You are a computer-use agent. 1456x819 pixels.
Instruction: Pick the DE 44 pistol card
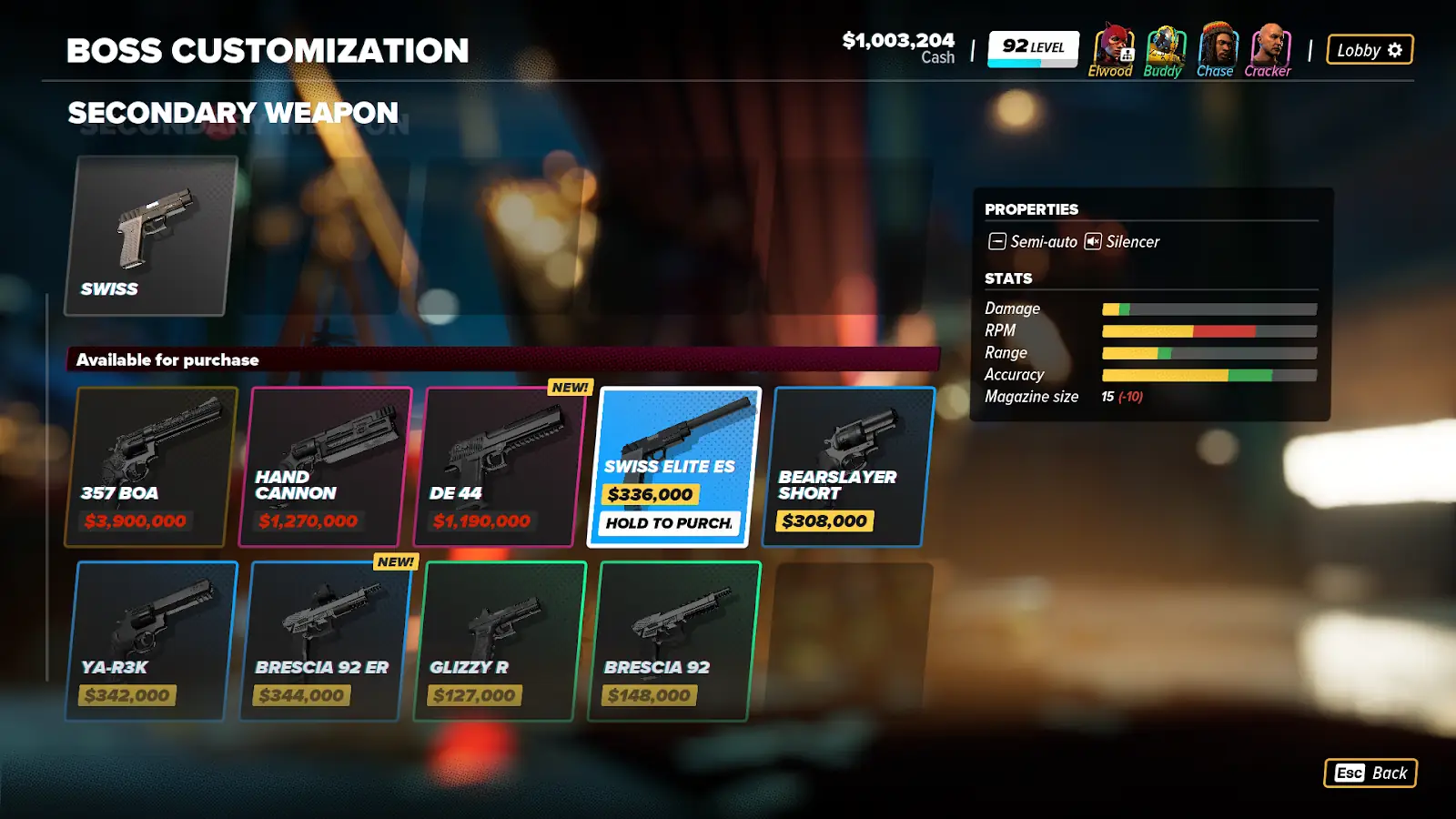point(500,466)
